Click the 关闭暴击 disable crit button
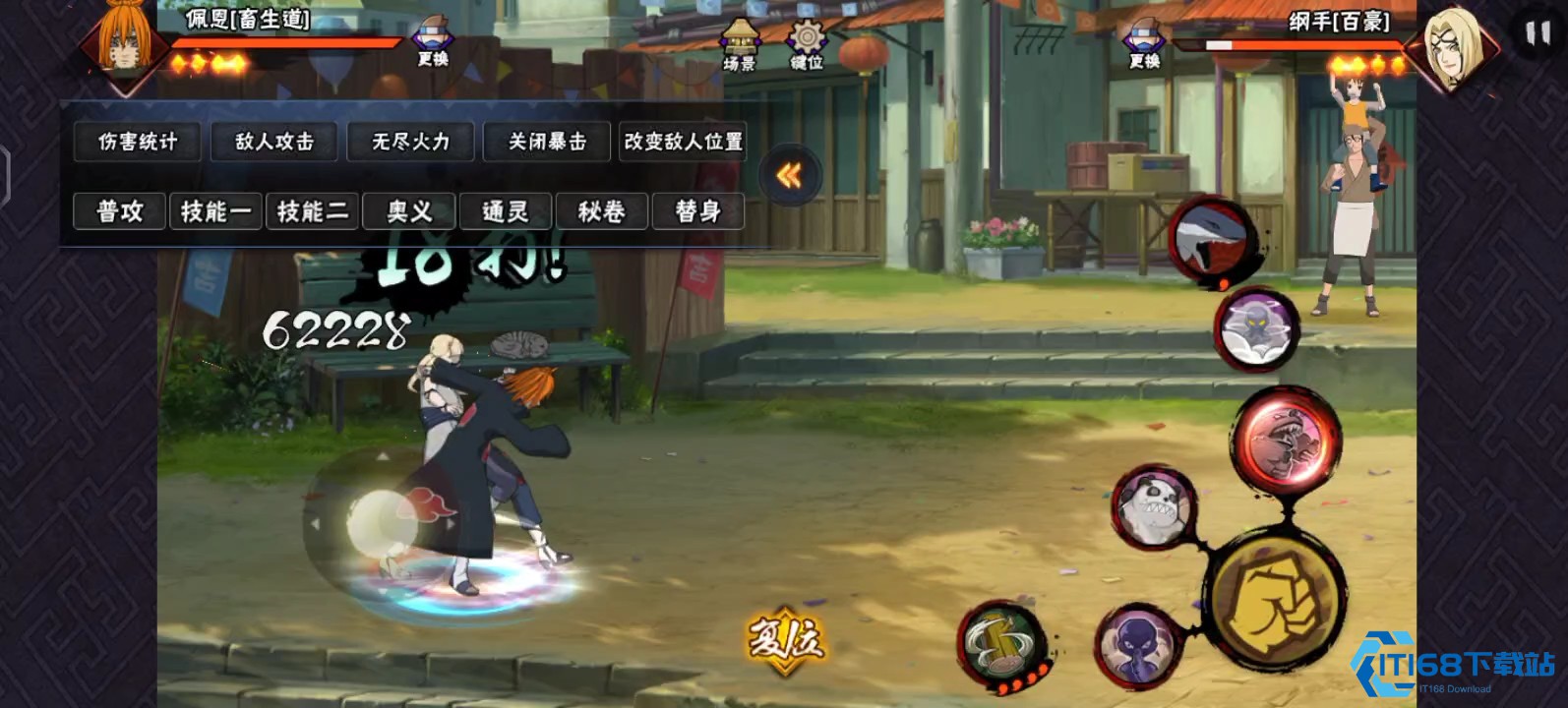1568x708 pixels. (x=547, y=142)
